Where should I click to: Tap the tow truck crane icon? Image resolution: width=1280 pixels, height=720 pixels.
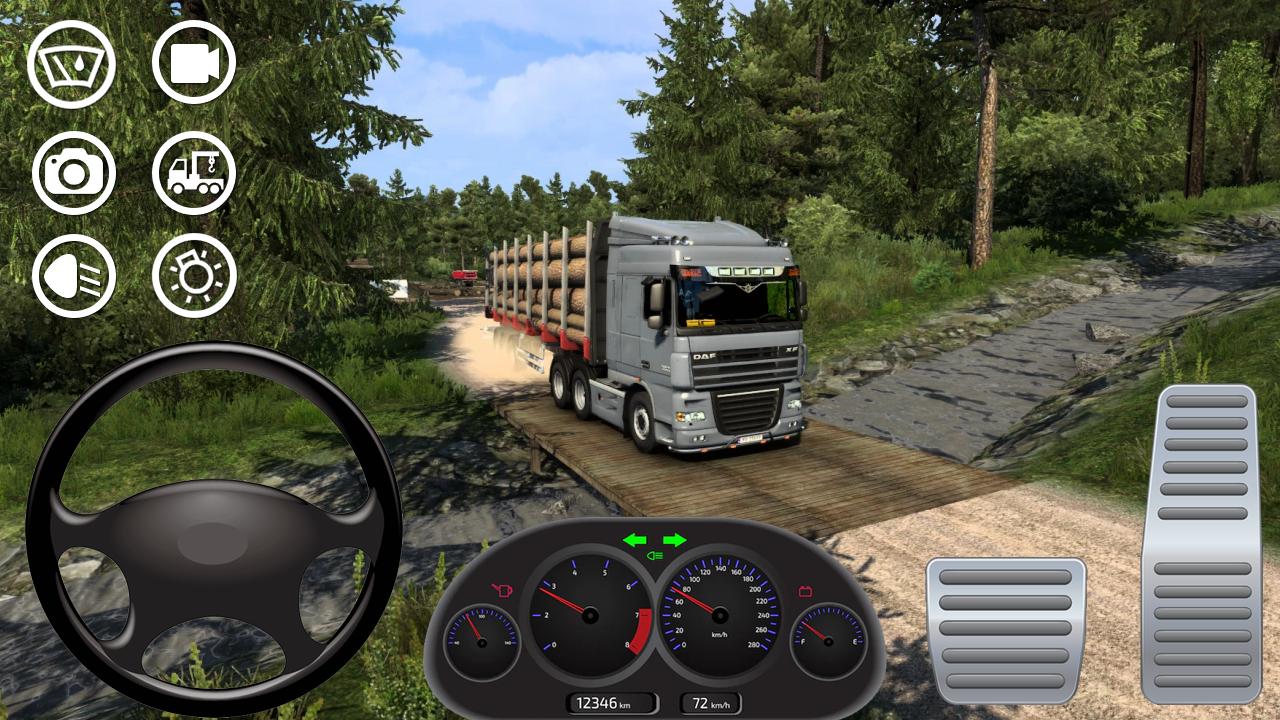[x=194, y=173]
